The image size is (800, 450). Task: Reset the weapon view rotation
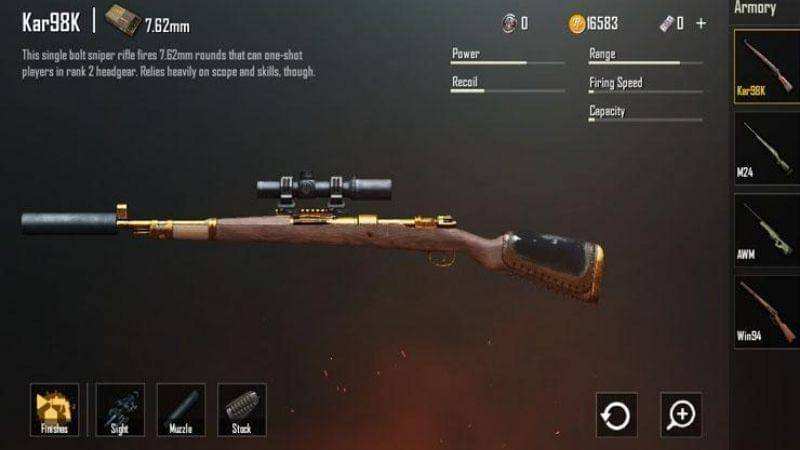click(617, 414)
